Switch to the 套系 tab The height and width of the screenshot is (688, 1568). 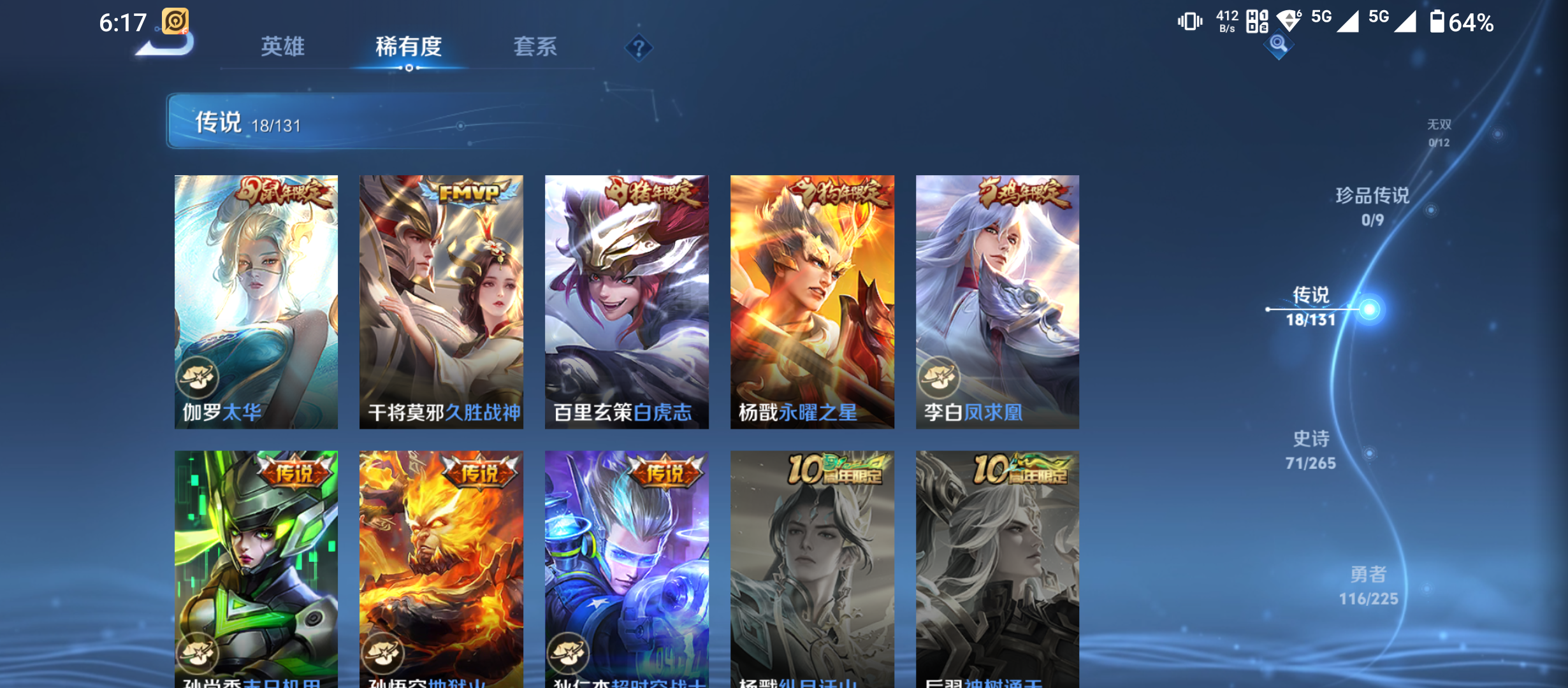tap(537, 47)
